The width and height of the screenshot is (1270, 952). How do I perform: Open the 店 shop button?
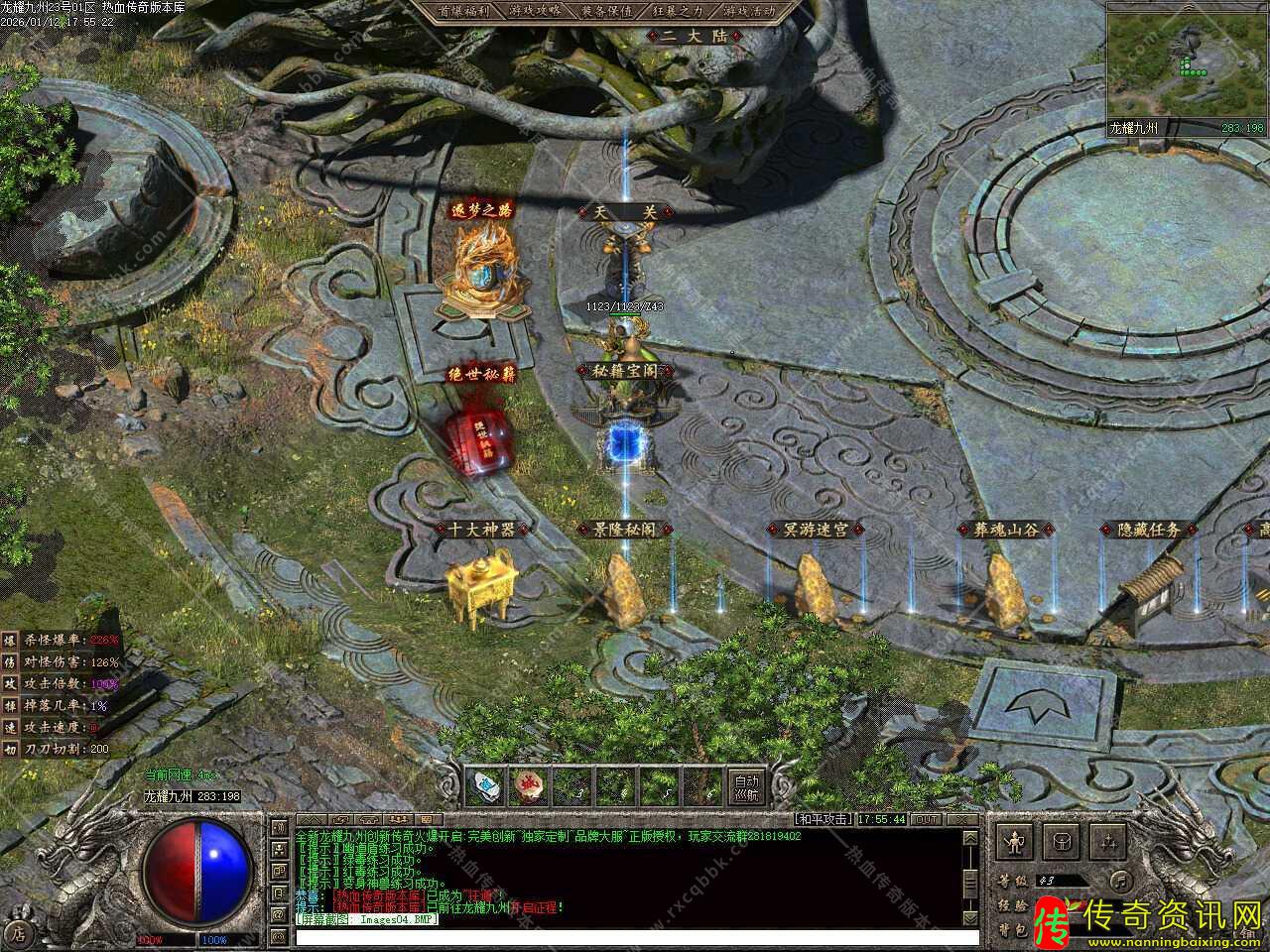(18, 932)
